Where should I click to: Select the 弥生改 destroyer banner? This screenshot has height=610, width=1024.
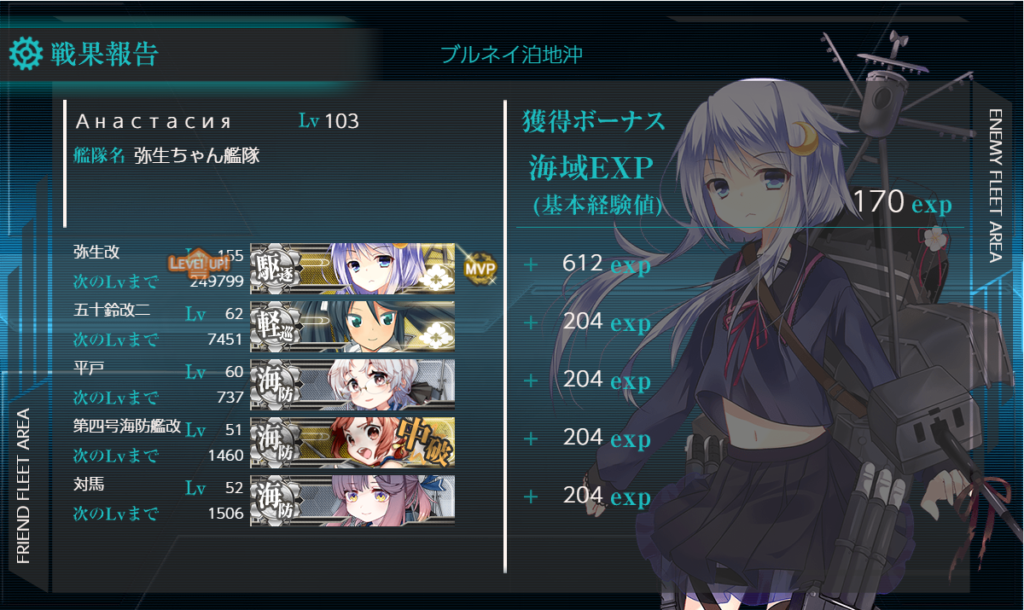(352, 266)
